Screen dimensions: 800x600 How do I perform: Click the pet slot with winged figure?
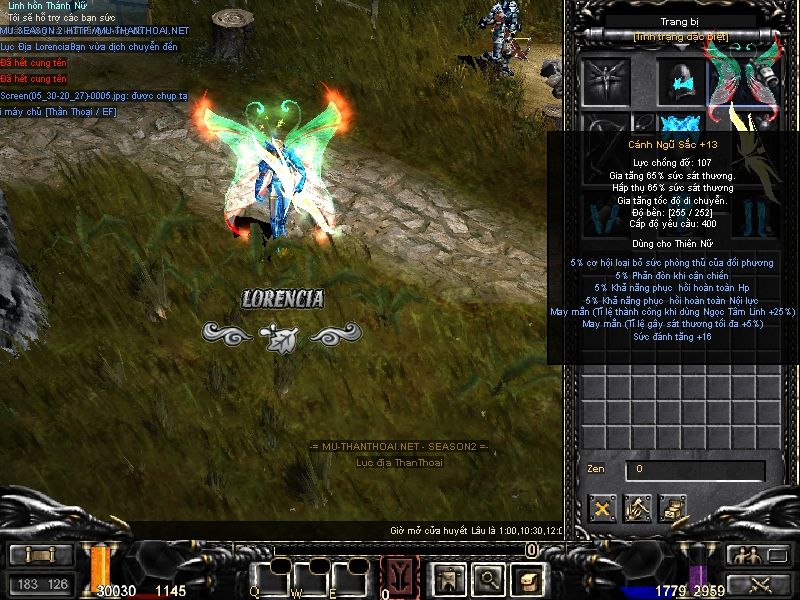point(606,78)
